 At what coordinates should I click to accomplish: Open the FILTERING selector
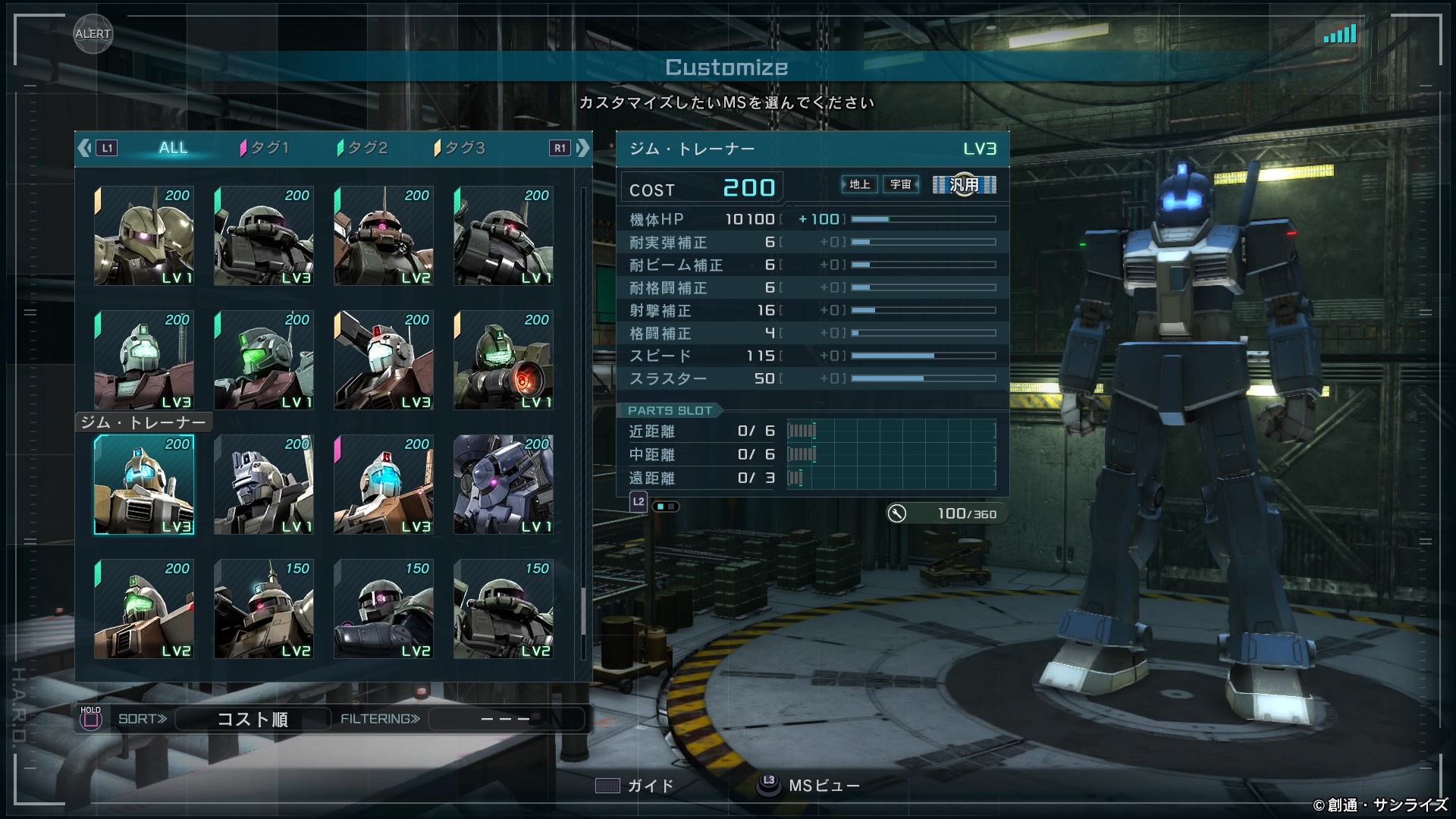(506, 719)
